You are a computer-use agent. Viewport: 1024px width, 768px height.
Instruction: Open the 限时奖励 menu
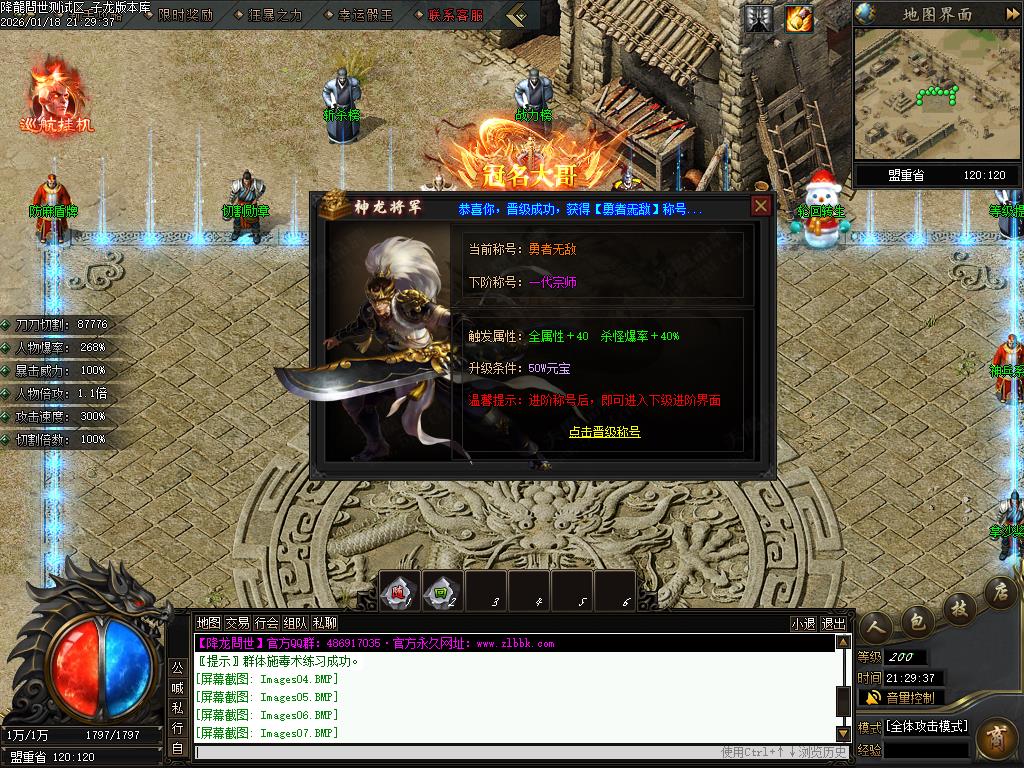186,15
